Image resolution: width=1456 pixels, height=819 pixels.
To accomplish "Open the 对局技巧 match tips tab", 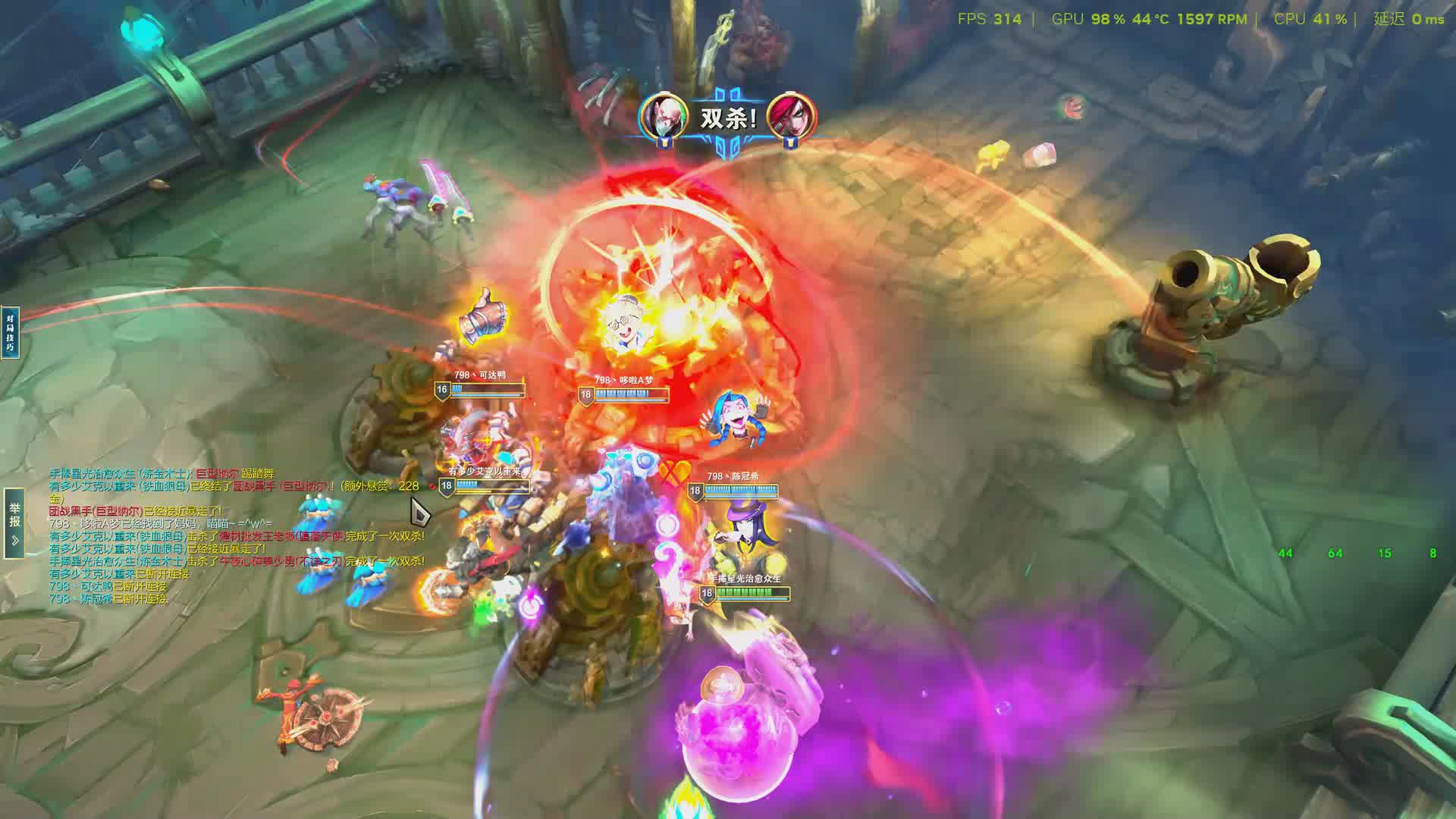I will point(10,332).
